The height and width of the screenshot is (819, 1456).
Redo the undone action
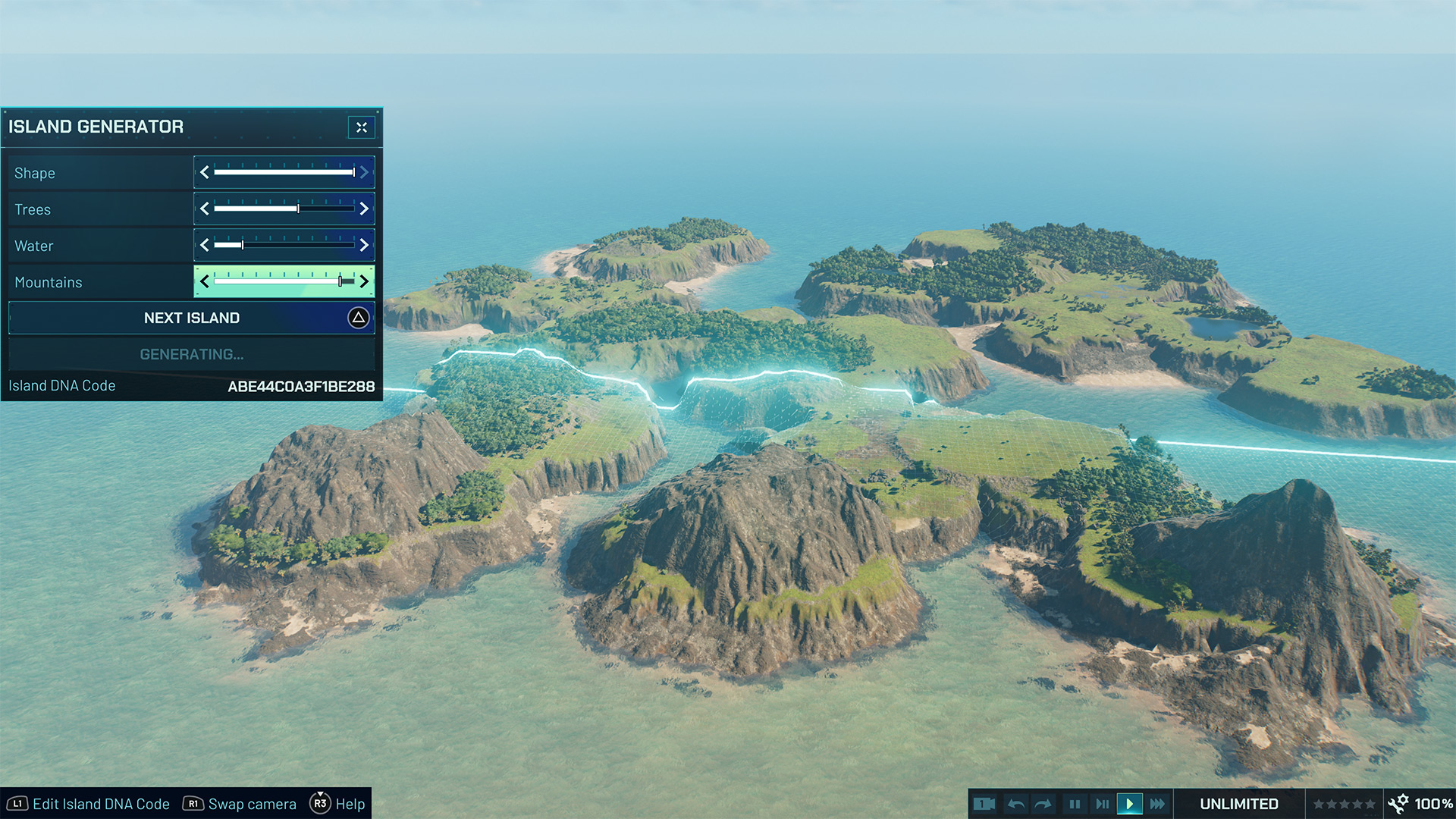pyautogui.click(x=1043, y=804)
